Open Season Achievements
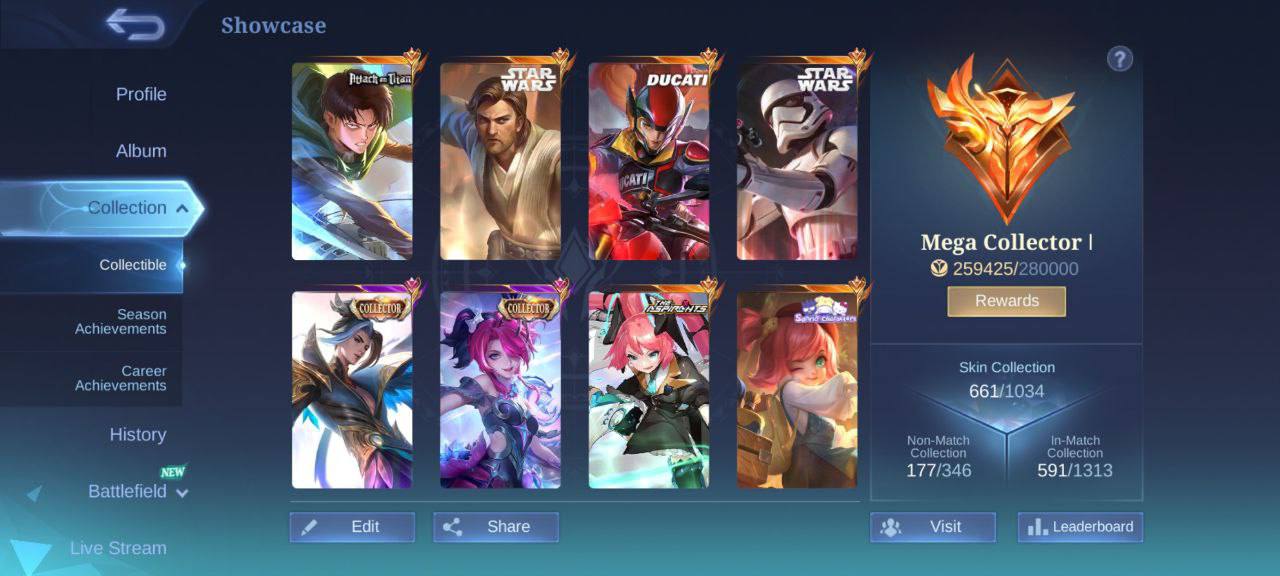 click(121, 321)
